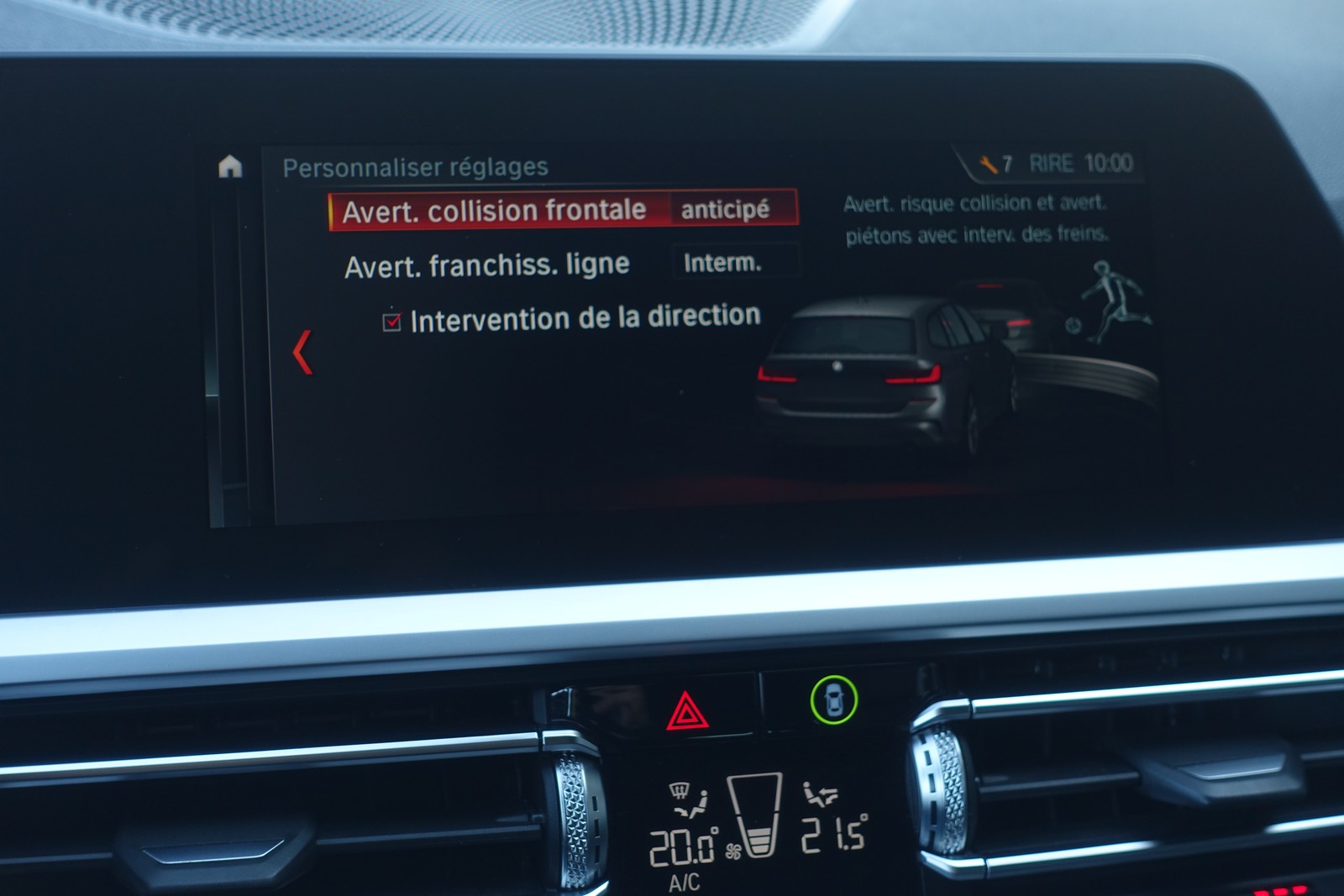Image resolution: width=1344 pixels, height=896 pixels.
Task: Select the Avert. collision frontale entry
Action: pos(496,211)
